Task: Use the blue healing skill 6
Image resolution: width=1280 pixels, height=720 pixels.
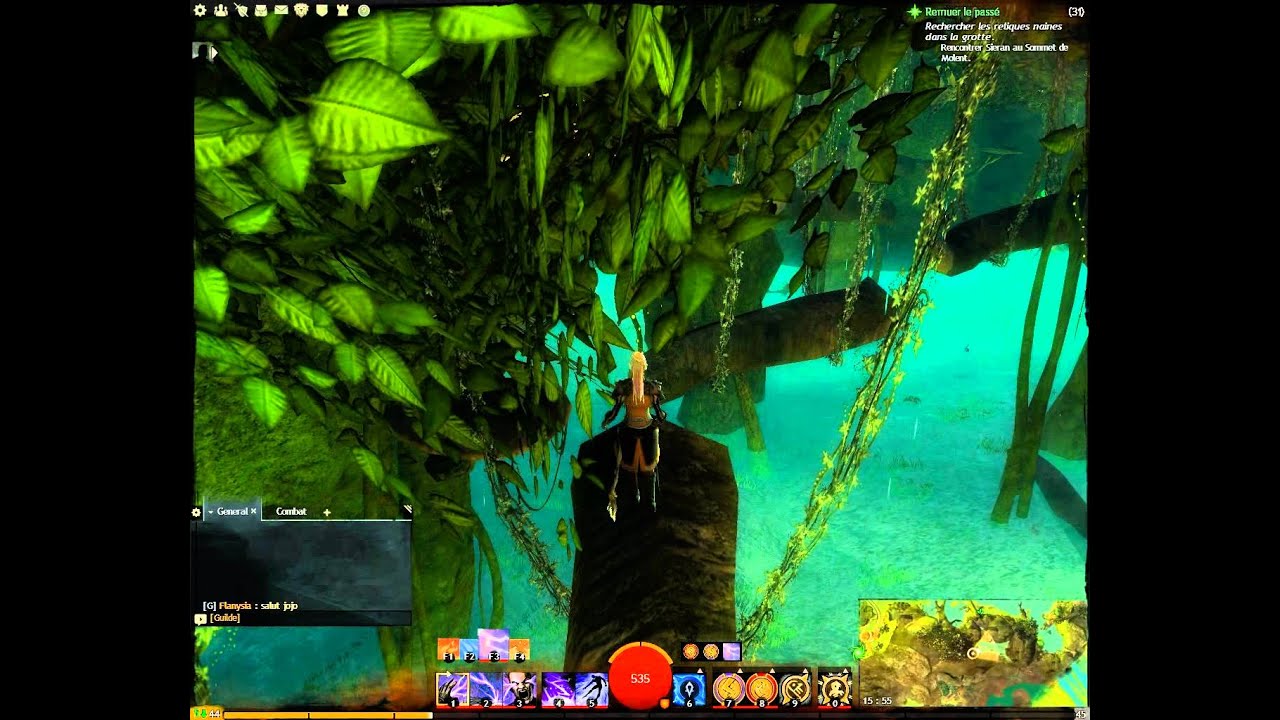Action: click(x=688, y=689)
